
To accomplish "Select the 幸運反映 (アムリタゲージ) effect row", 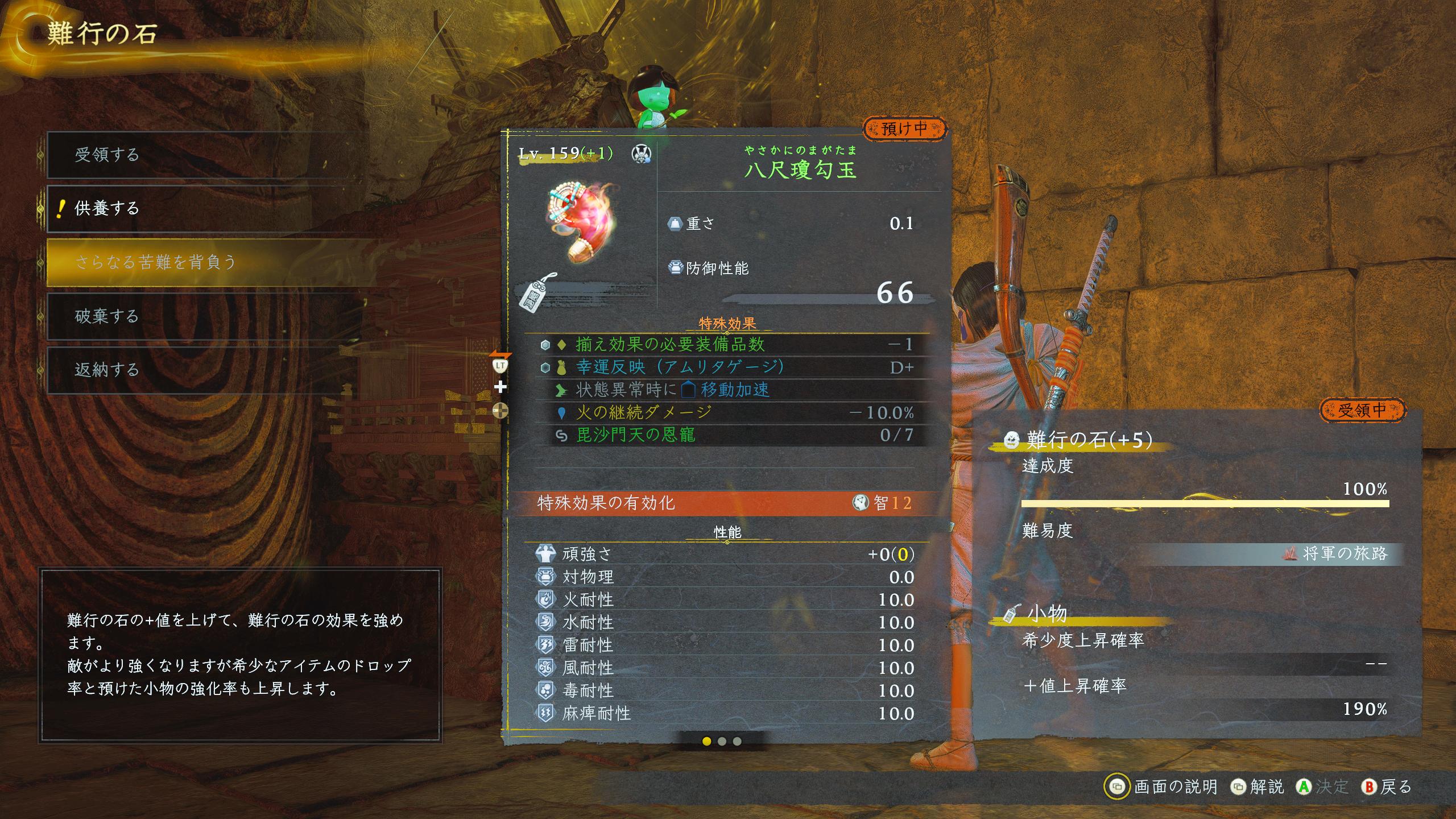I will [x=727, y=367].
